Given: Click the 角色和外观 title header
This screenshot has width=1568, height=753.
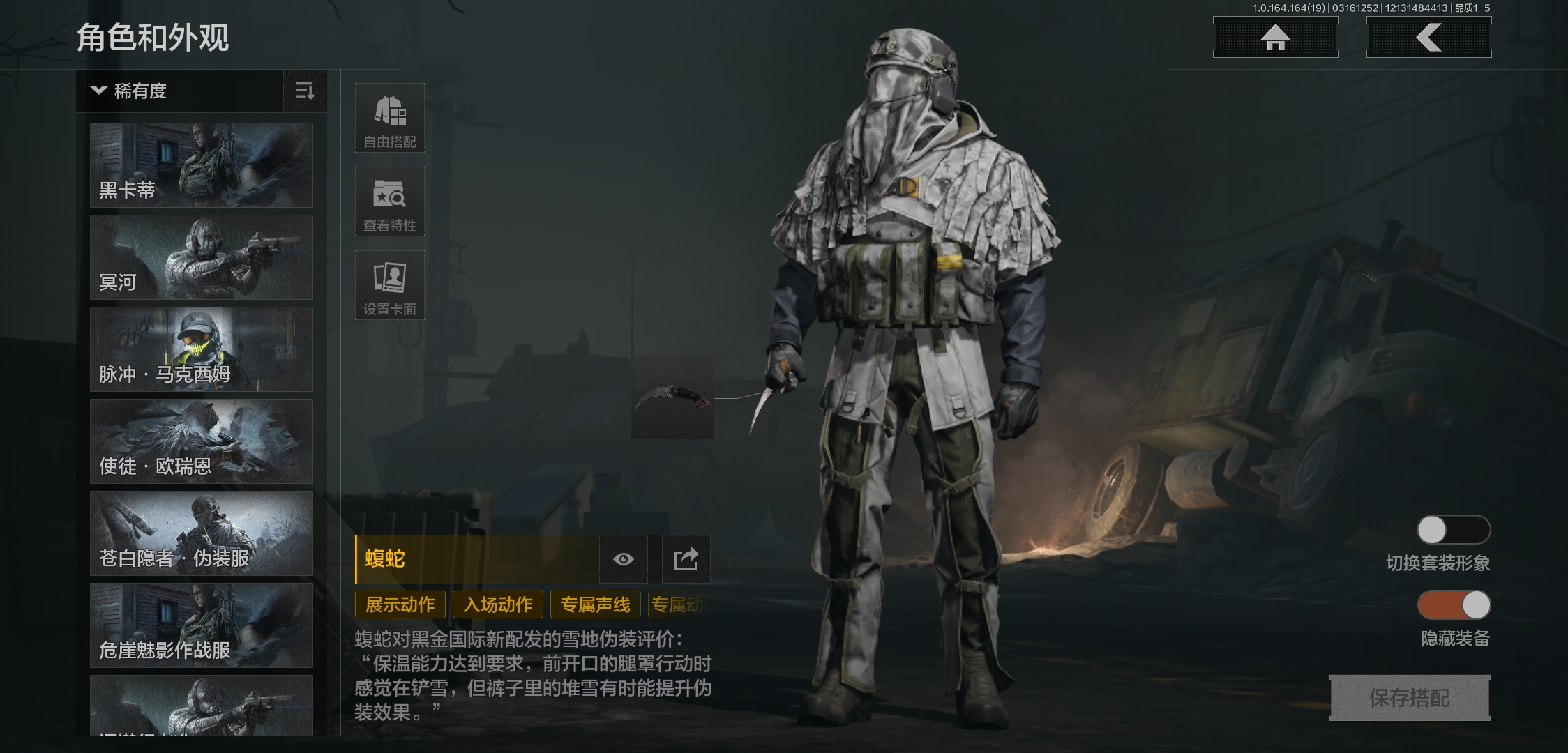Looking at the screenshot, I should point(155,38).
